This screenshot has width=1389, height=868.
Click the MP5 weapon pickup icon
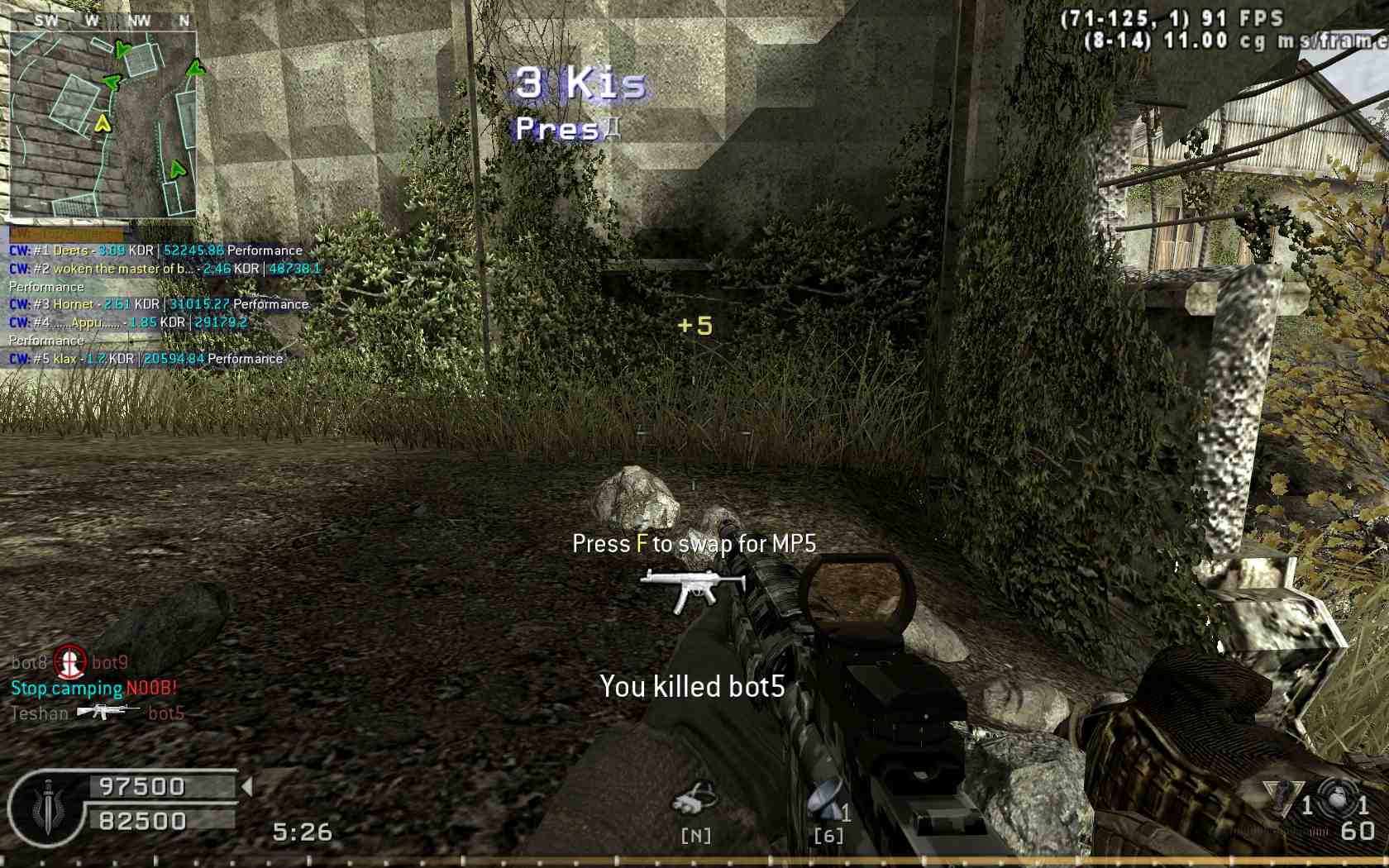click(693, 588)
